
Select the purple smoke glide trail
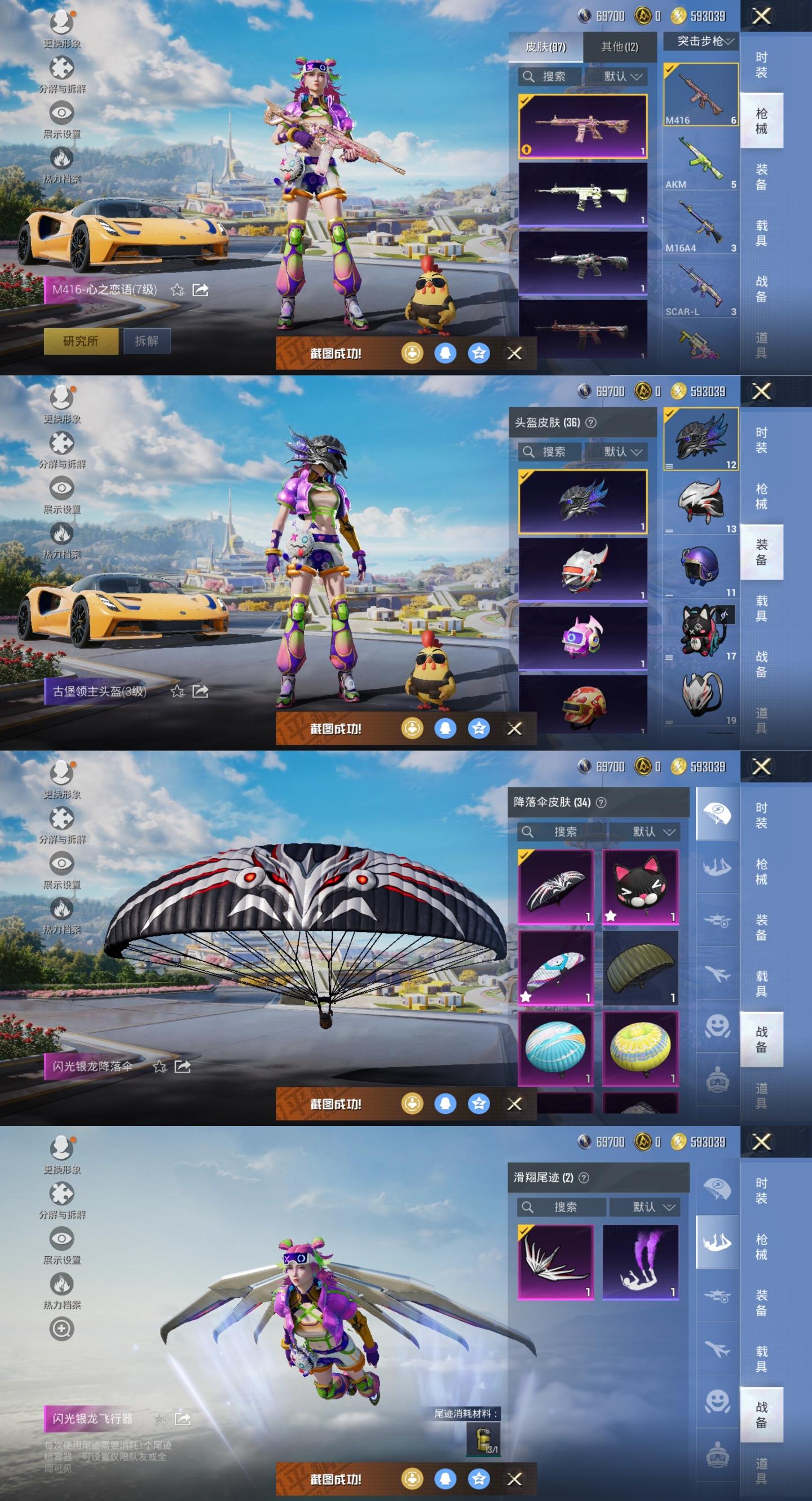click(640, 1261)
